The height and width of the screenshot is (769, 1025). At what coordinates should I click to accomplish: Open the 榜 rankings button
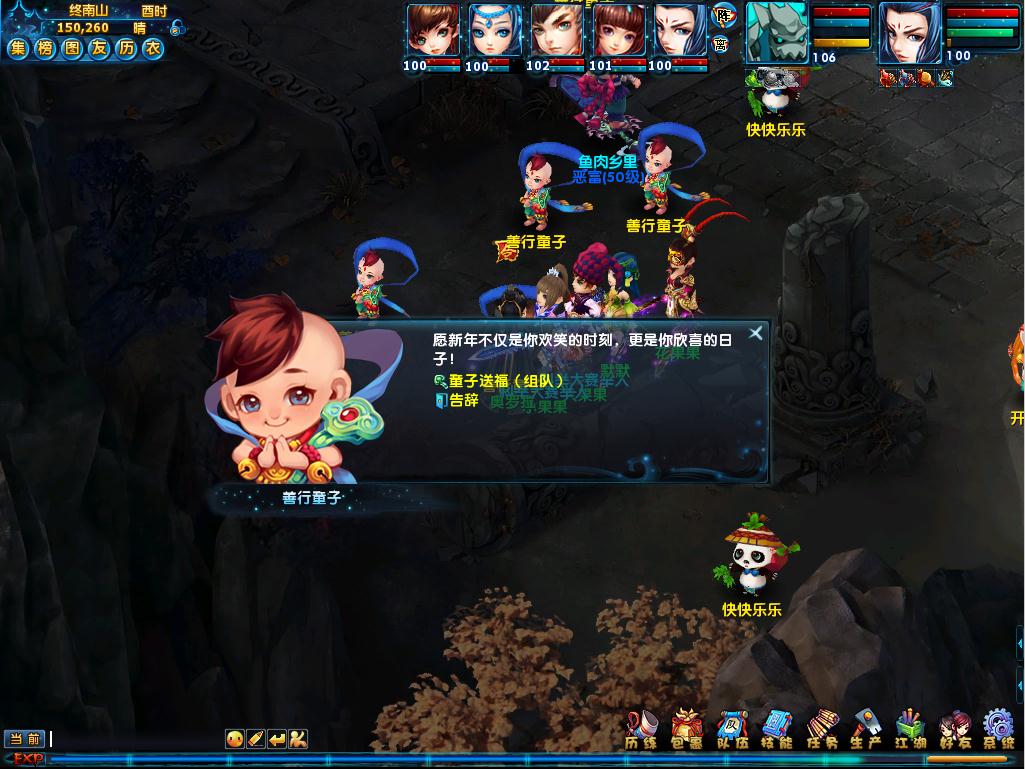(45, 48)
